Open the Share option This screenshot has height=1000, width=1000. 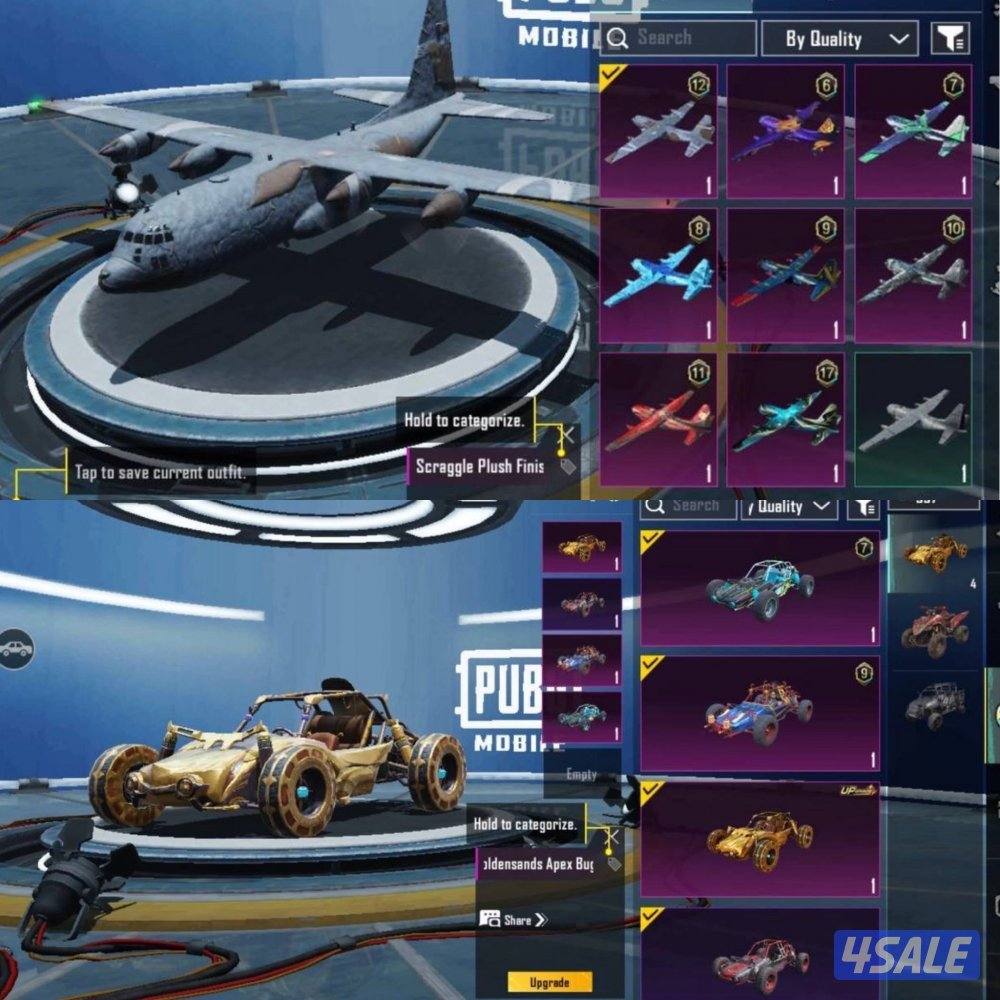pos(514,919)
